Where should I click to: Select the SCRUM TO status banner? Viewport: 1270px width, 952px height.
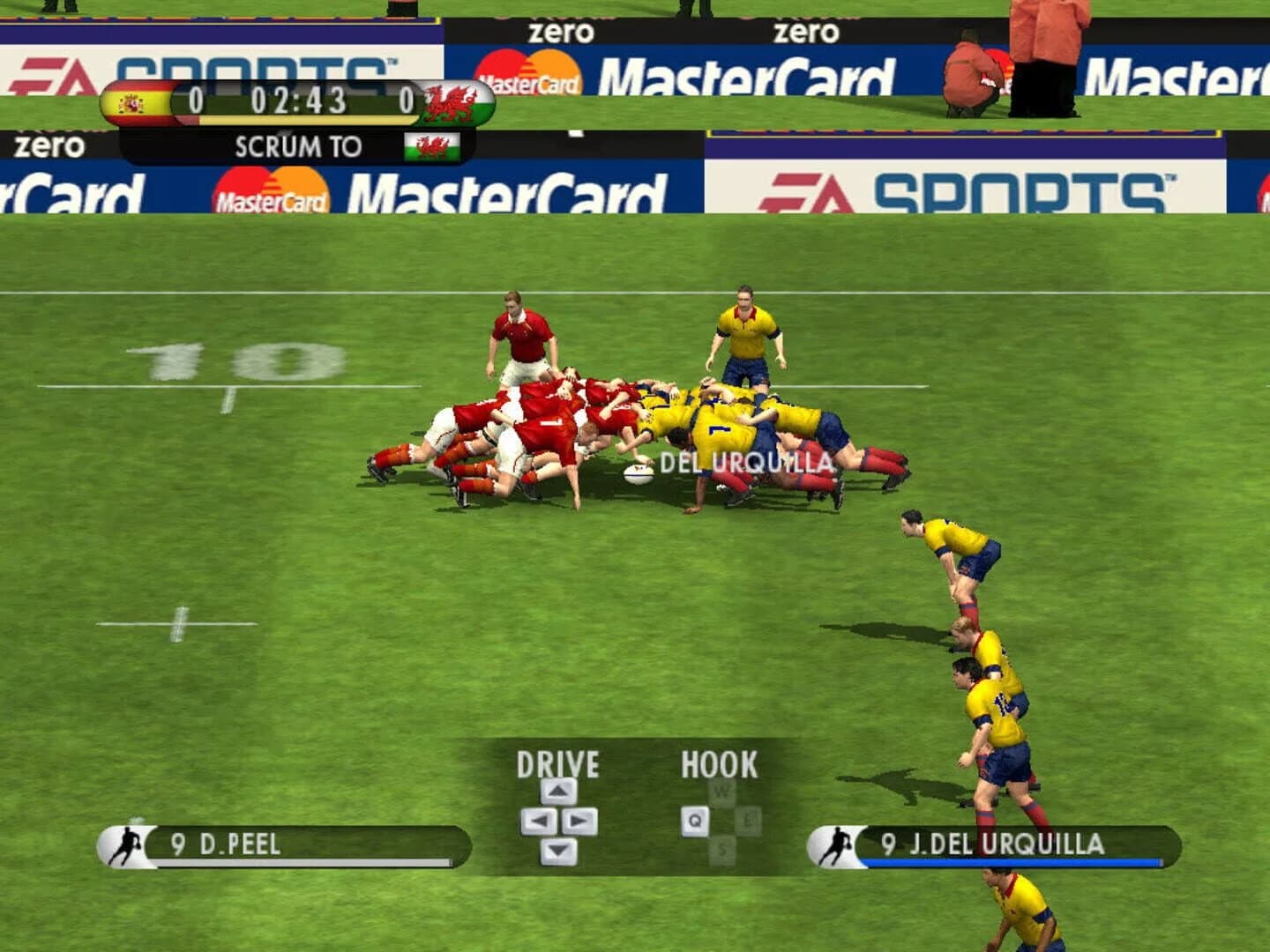point(298,146)
